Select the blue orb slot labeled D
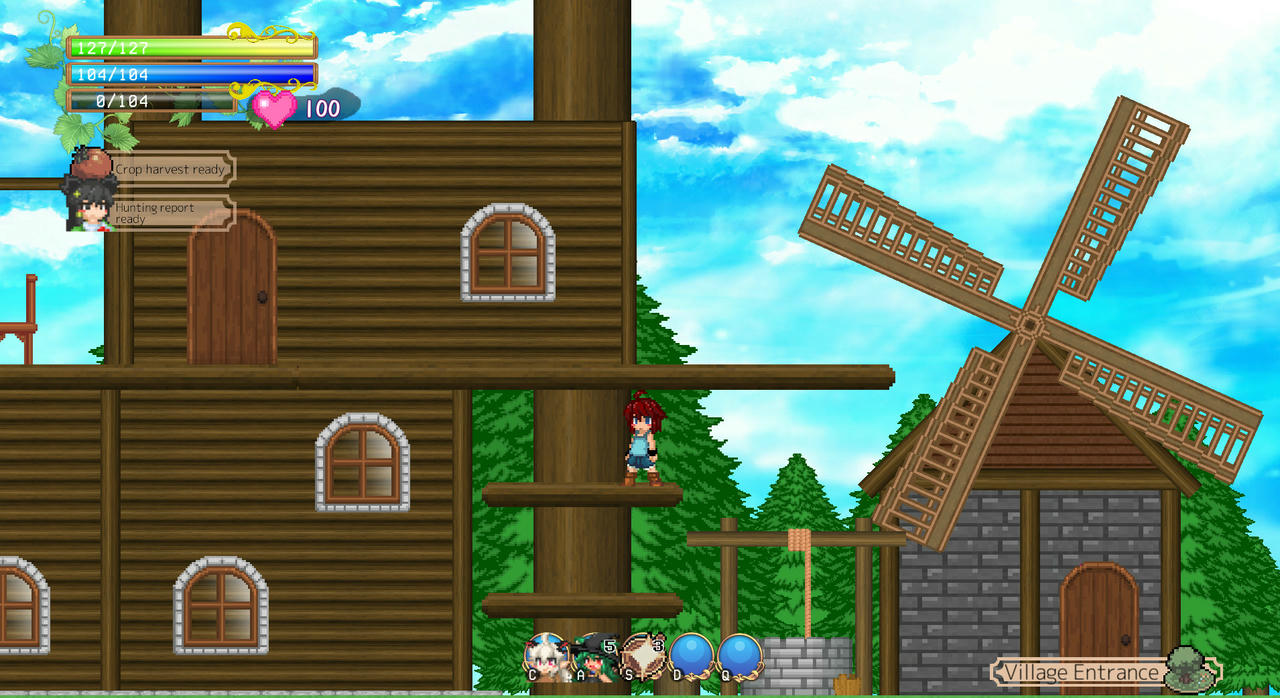The image size is (1280, 698). coord(691,655)
